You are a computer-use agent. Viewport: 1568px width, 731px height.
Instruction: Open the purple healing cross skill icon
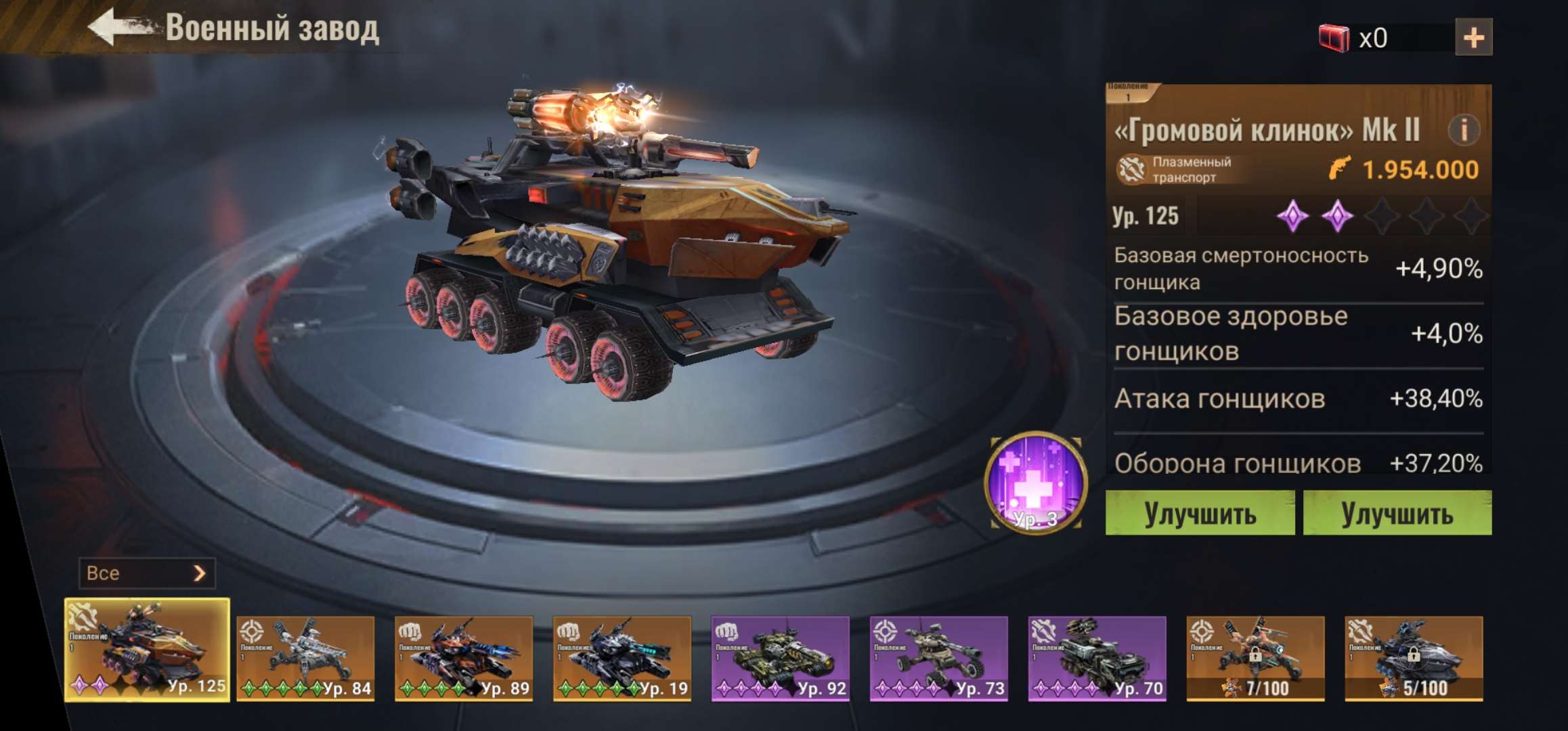point(1035,482)
